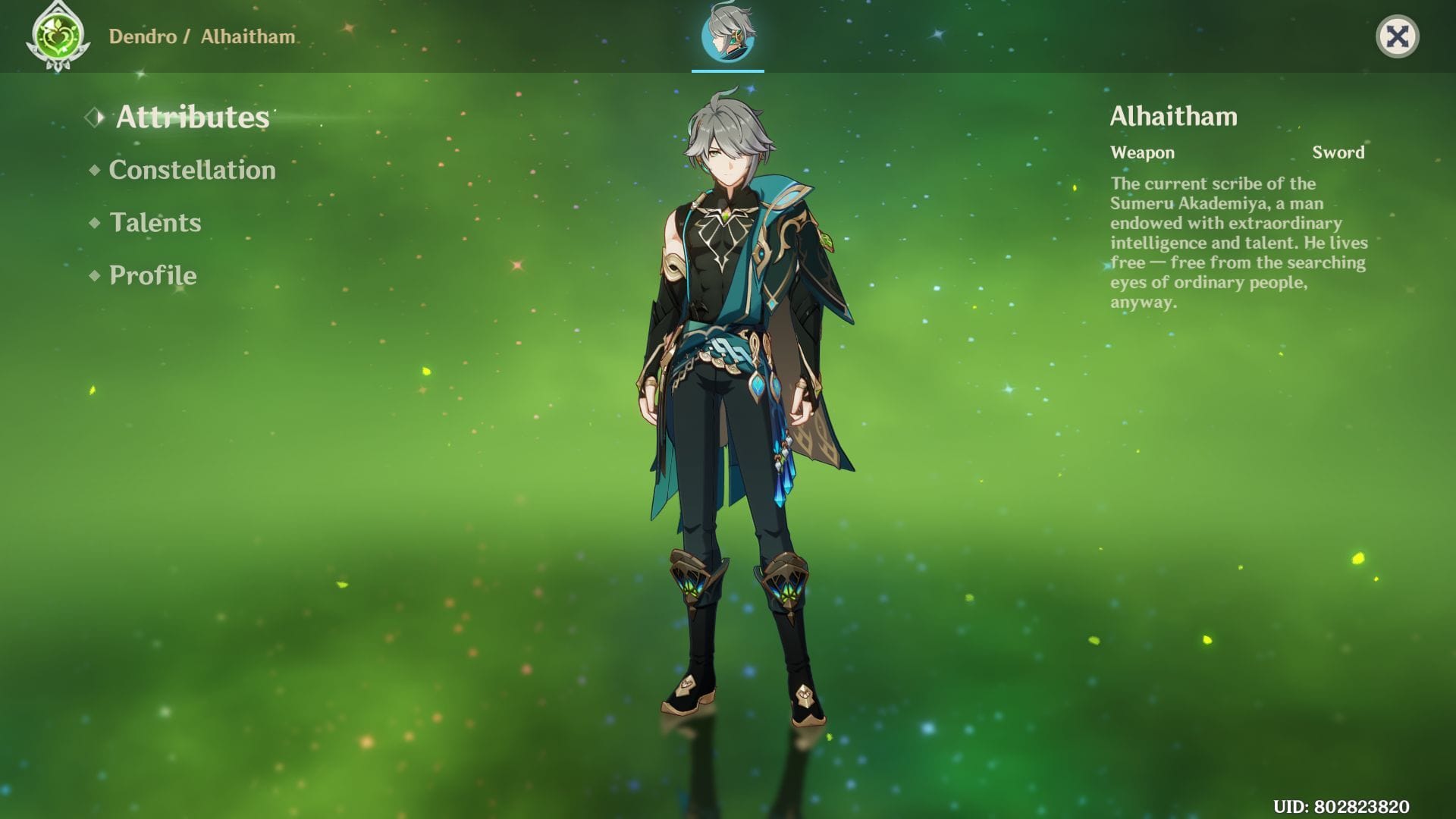The image size is (1456, 819).
Task: Select Alhaitham's avatar portrait at top
Action: point(726,38)
